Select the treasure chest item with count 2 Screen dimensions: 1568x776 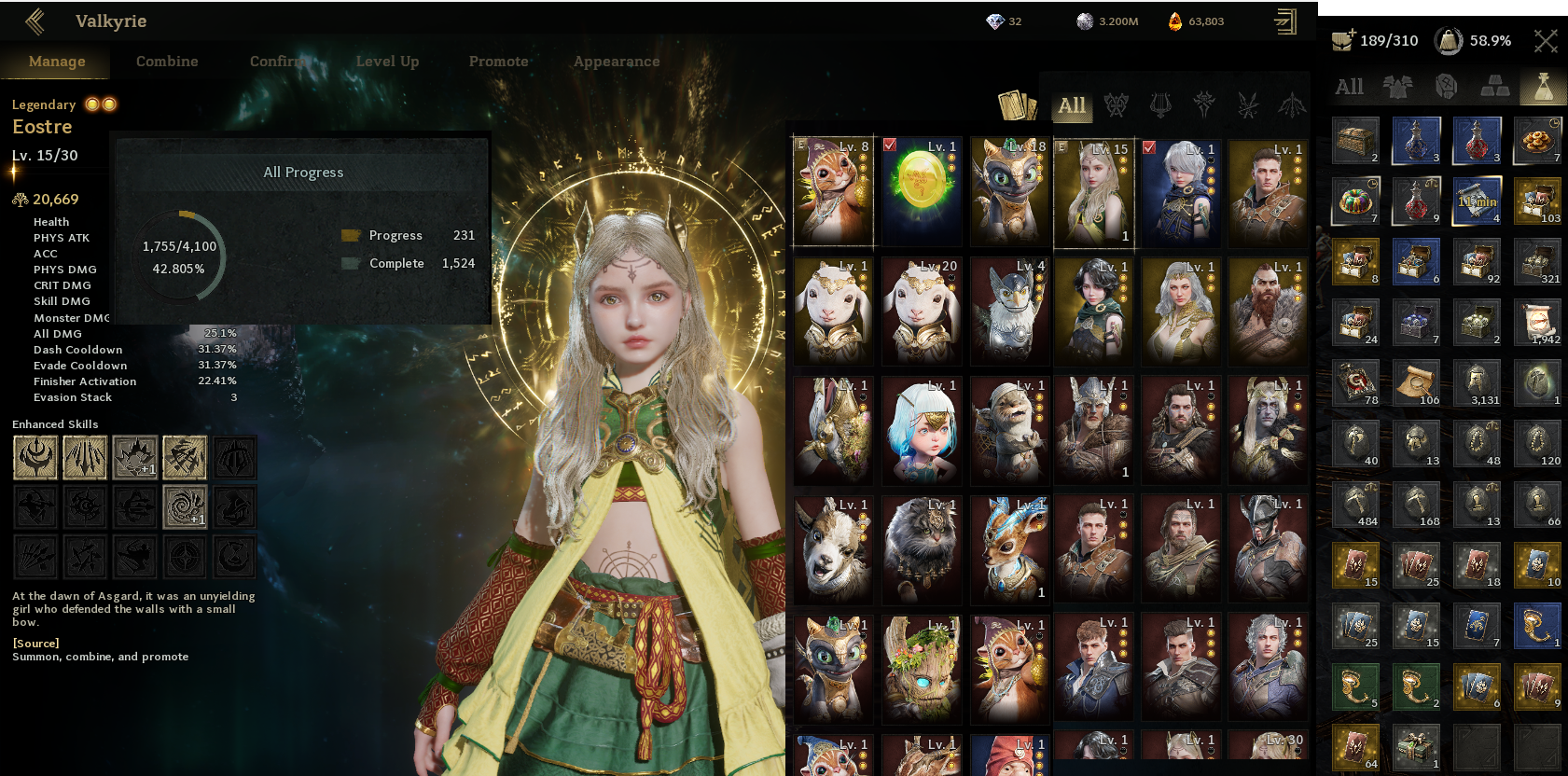coord(1355,142)
